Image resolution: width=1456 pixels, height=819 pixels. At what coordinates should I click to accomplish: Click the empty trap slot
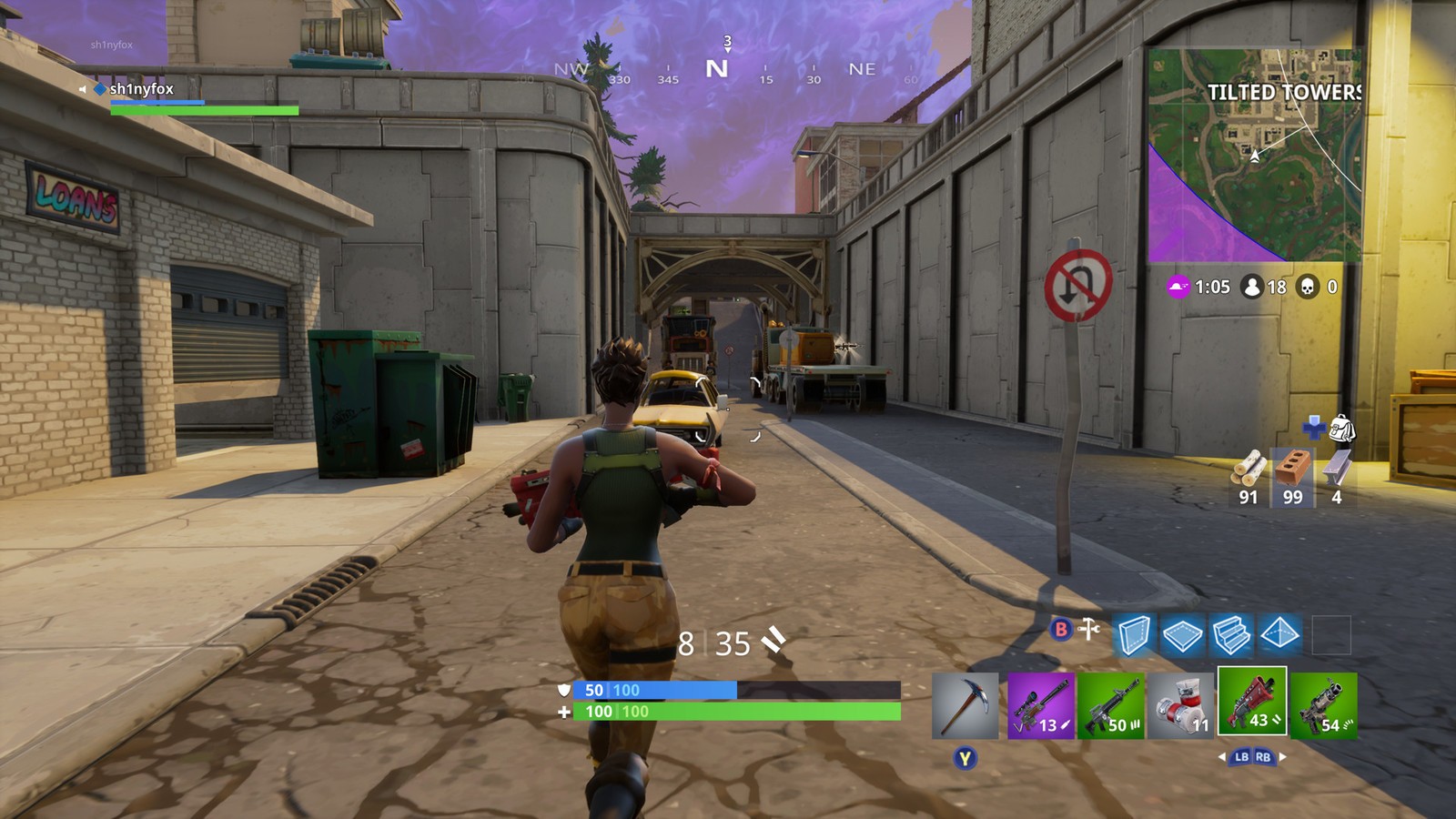[x=1330, y=635]
